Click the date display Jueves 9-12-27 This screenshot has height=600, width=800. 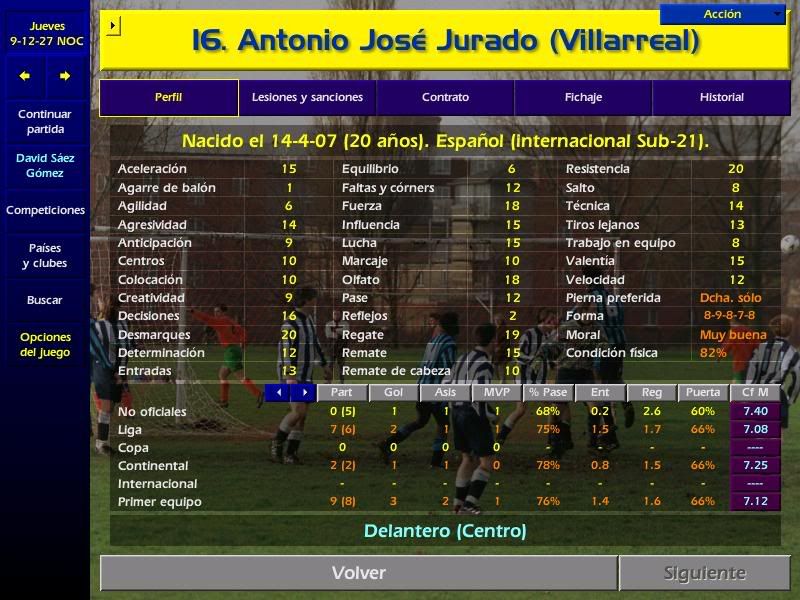click(x=45, y=33)
